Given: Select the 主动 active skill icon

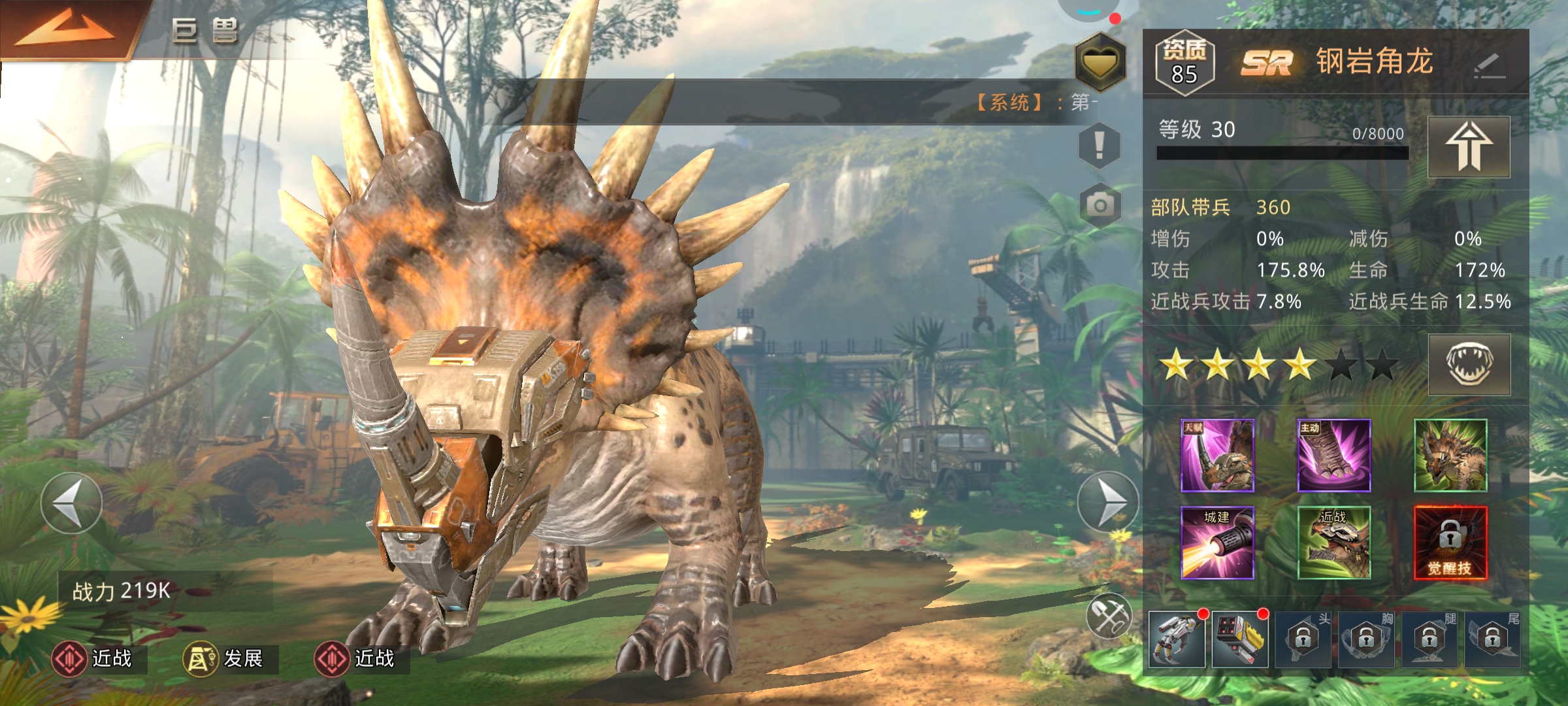Looking at the screenshot, I should (1333, 456).
